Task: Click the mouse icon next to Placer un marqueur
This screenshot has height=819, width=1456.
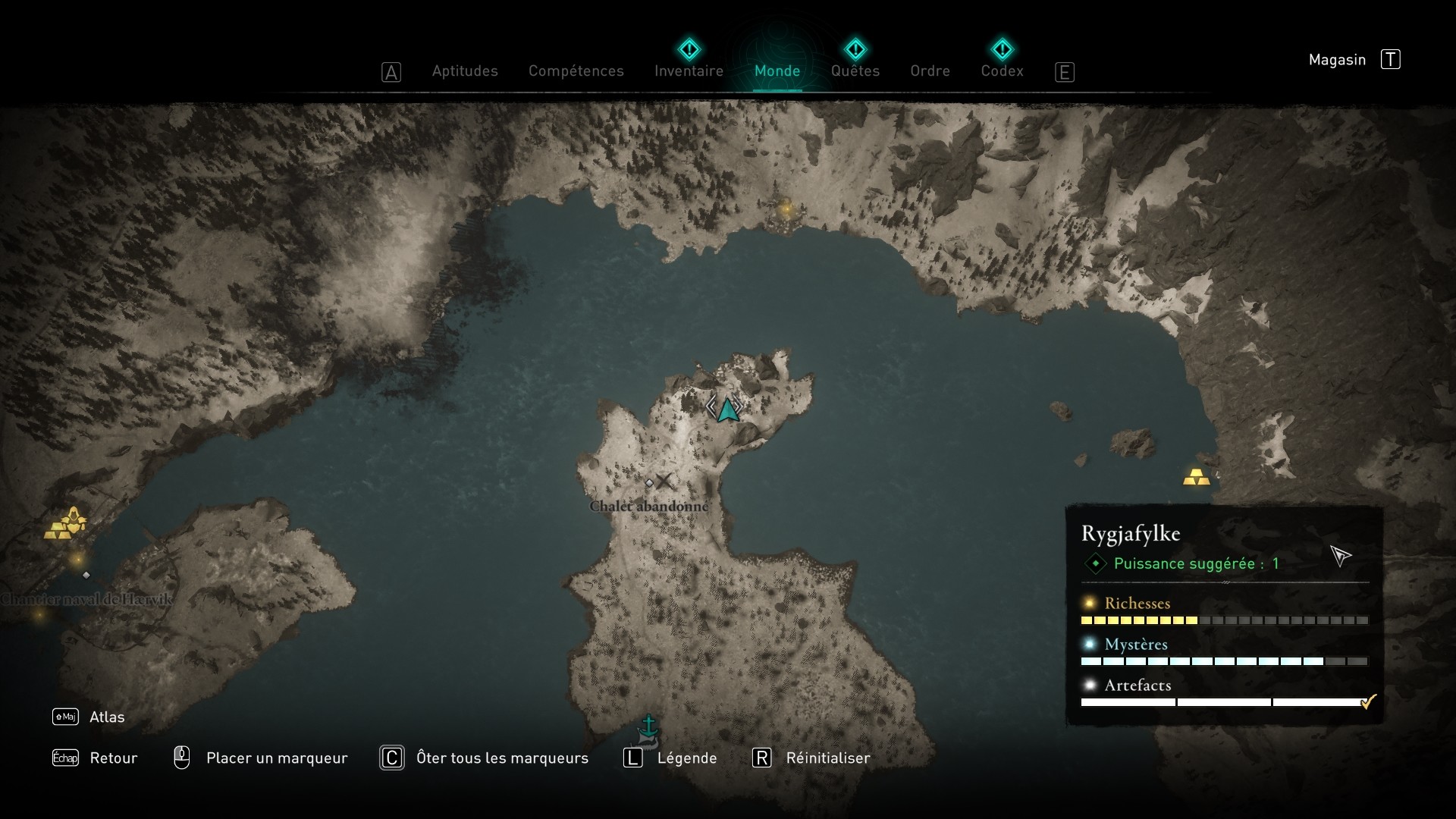Action: 181,758
